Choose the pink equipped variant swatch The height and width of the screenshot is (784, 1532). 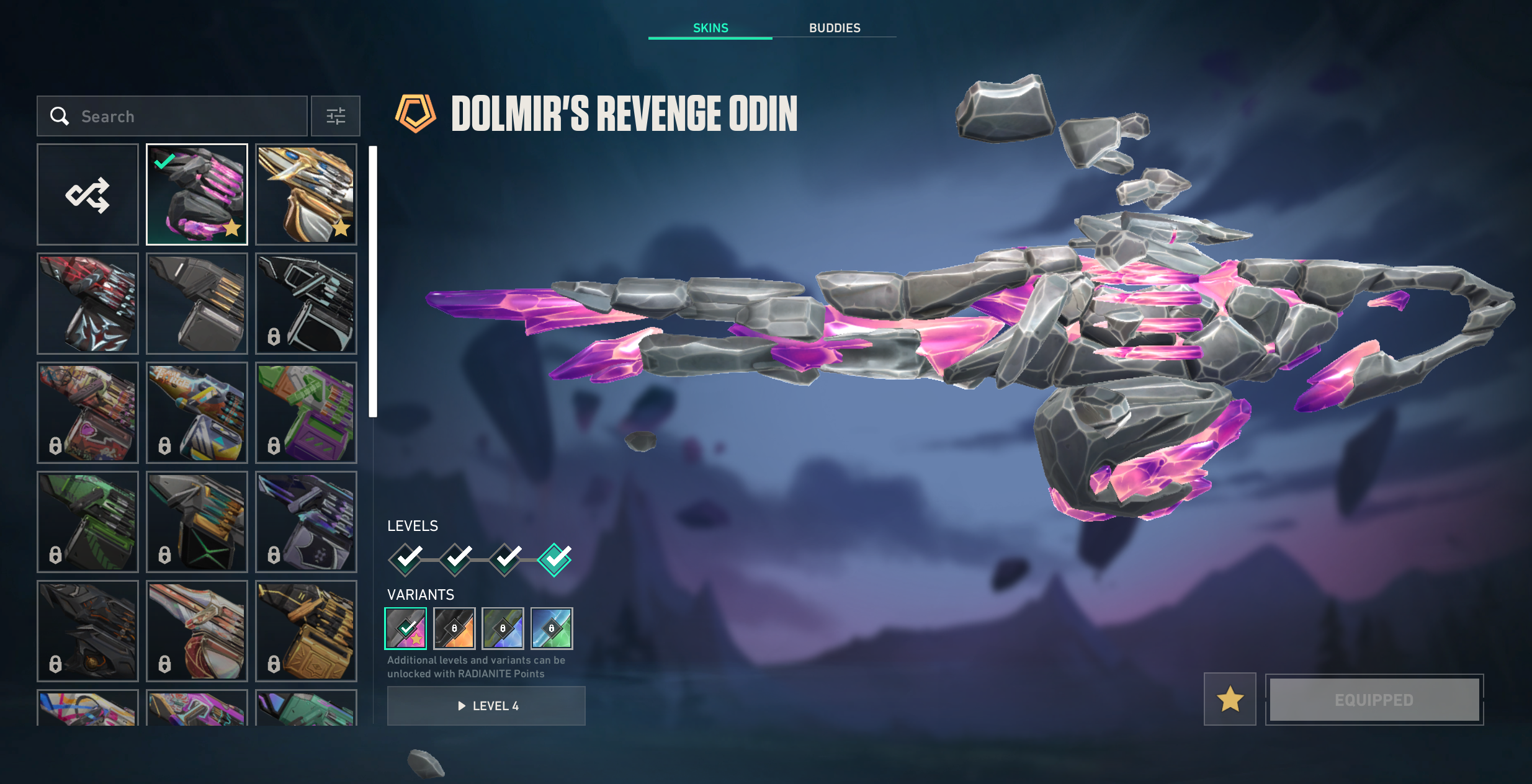[x=406, y=628]
